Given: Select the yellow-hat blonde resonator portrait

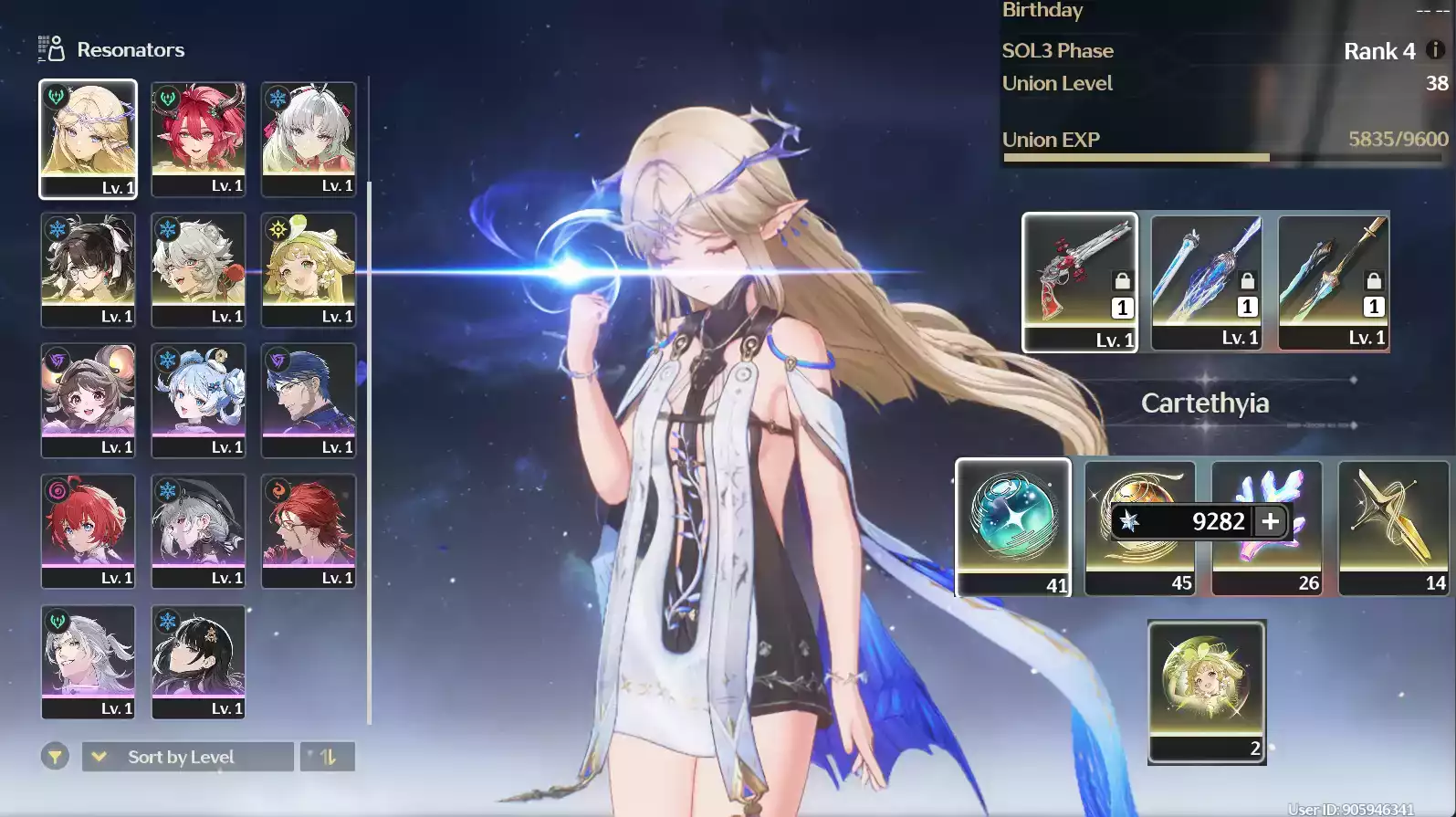Looking at the screenshot, I should tap(309, 269).
